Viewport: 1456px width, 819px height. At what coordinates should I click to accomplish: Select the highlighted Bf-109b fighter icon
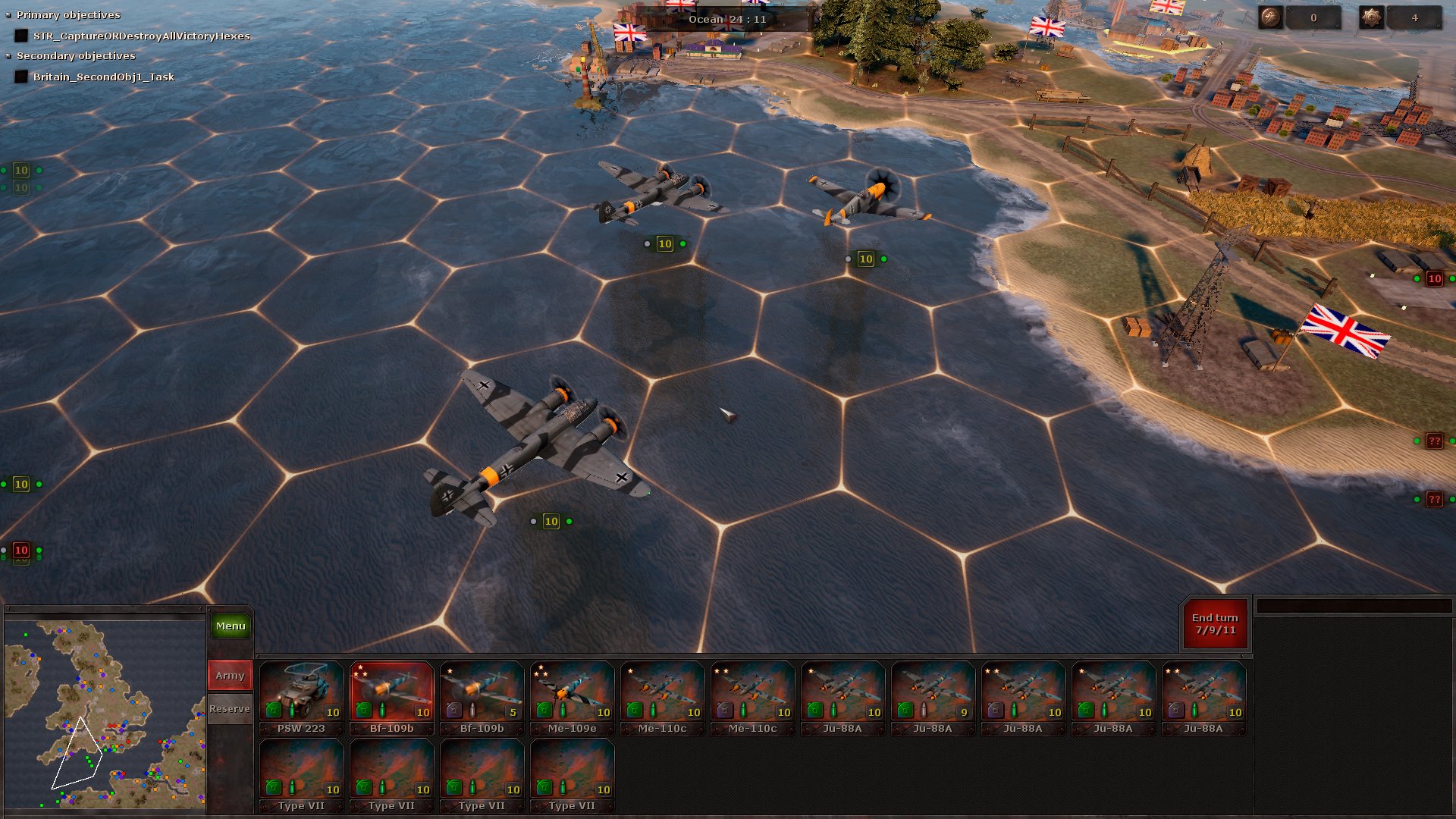click(x=391, y=695)
